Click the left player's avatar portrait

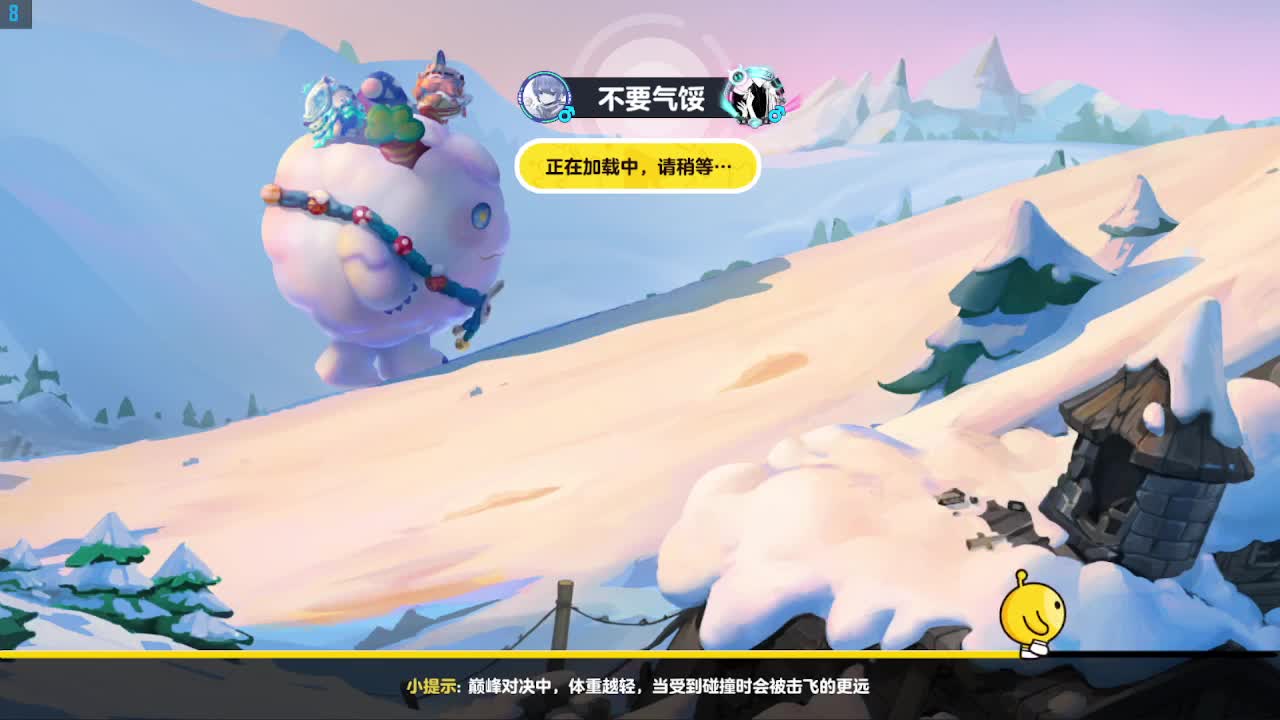pos(543,98)
